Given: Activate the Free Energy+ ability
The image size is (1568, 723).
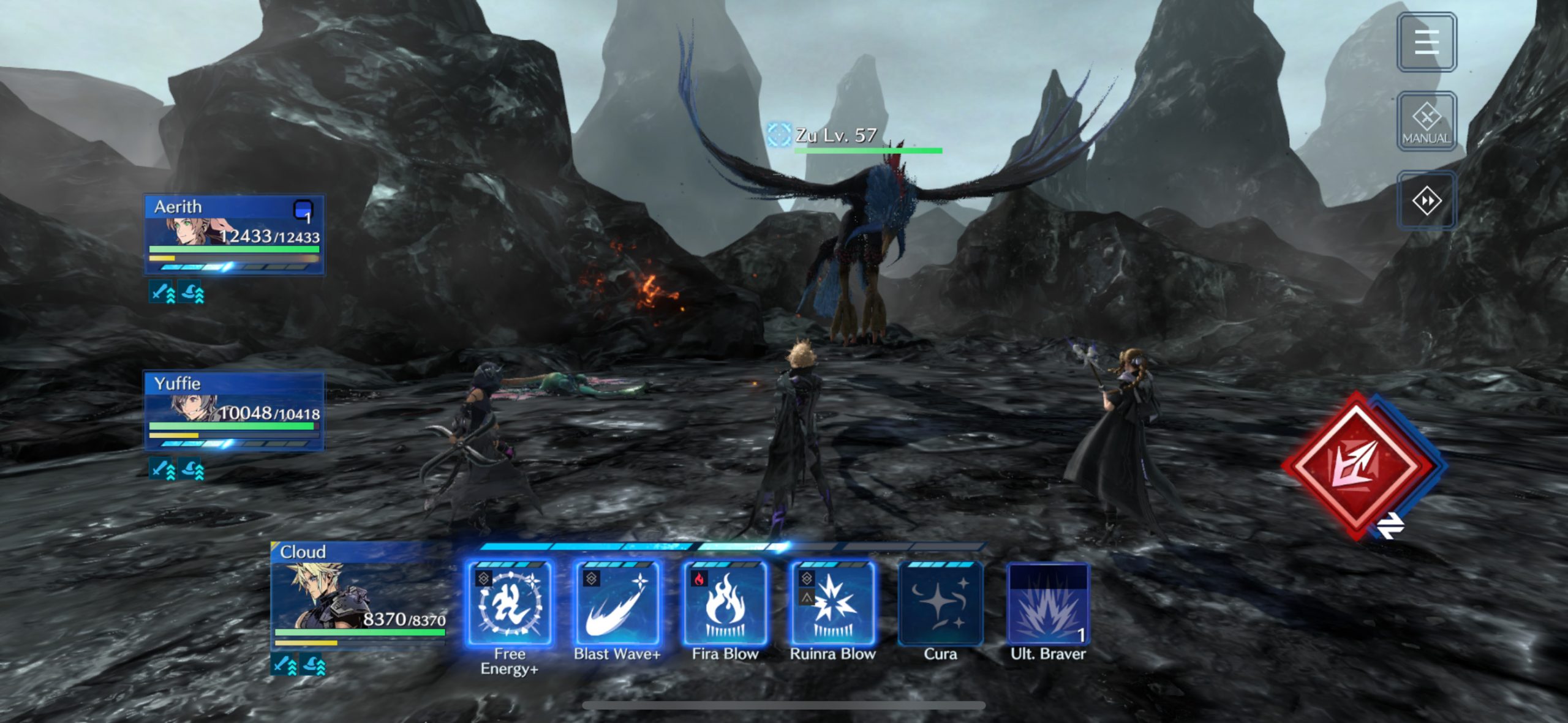Looking at the screenshot, I should (x=509, y=604).
